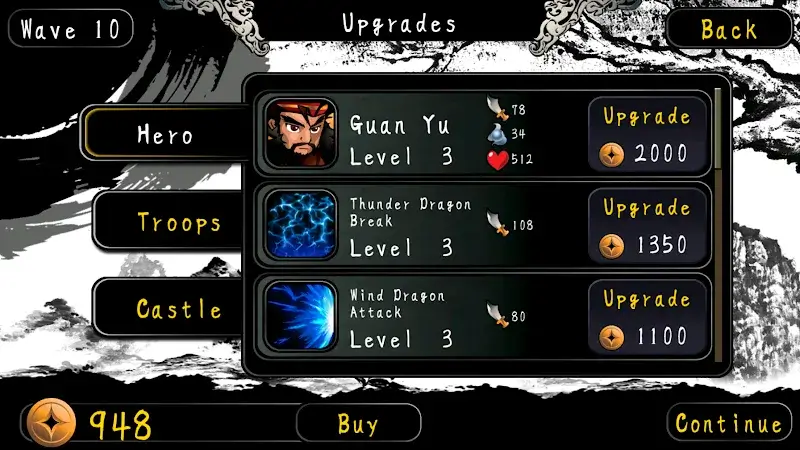Go back using the Back button
The image size is (800, 450).
(728, 29)
